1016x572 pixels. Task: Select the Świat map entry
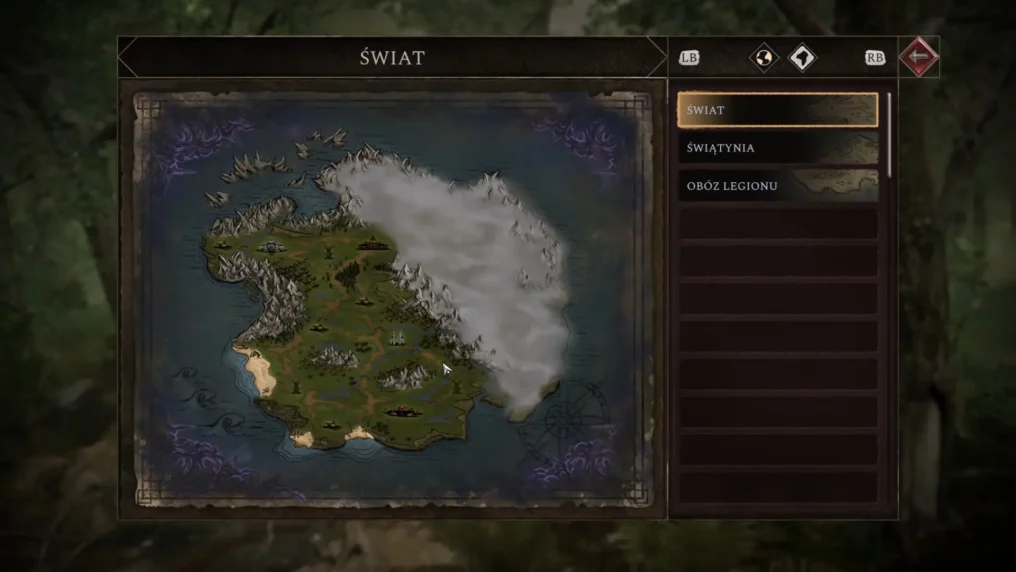pos(777,110)
